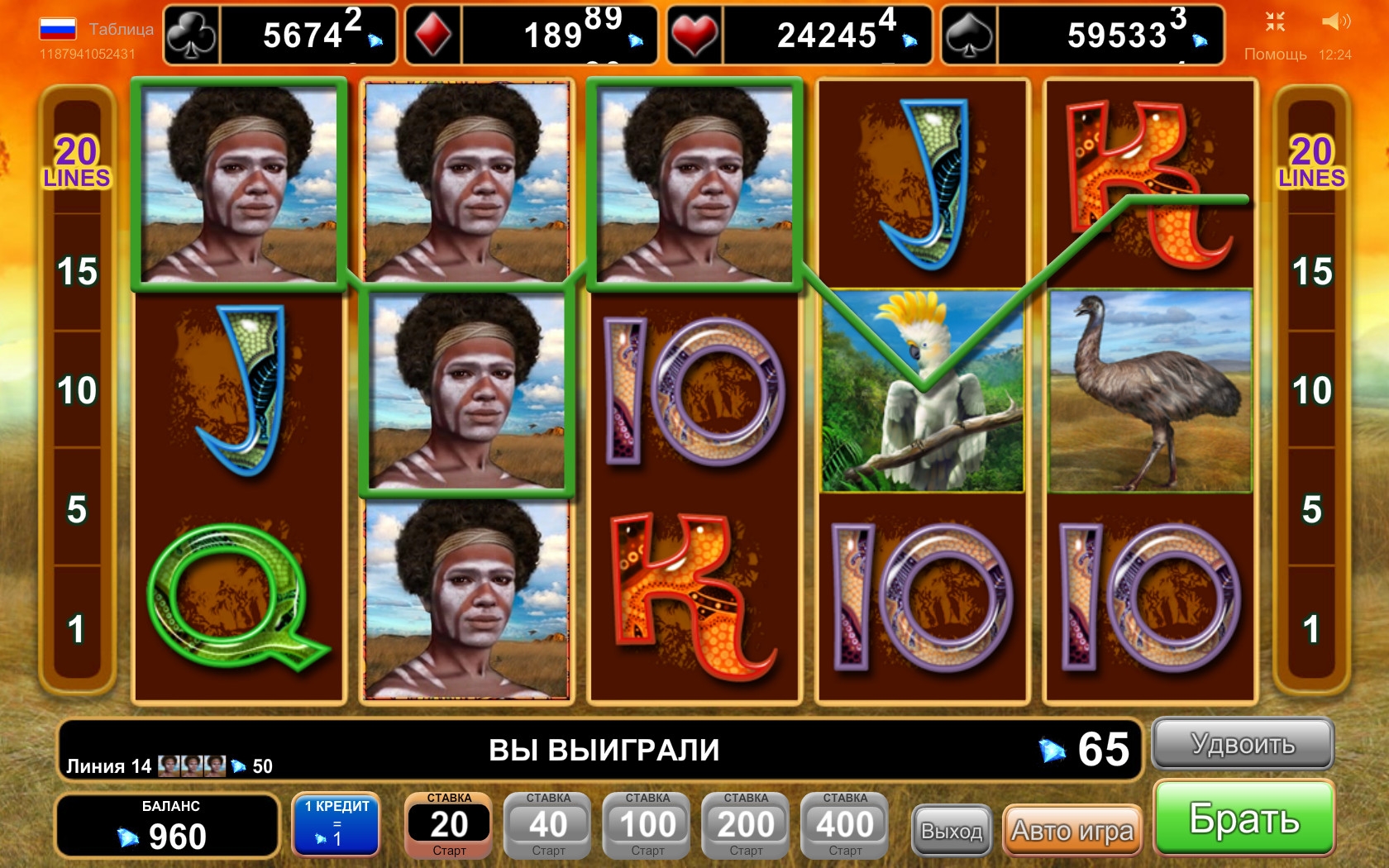Toggle fullscreen with the arrows icon
Screen dimensions: 1389x868
1275,21
